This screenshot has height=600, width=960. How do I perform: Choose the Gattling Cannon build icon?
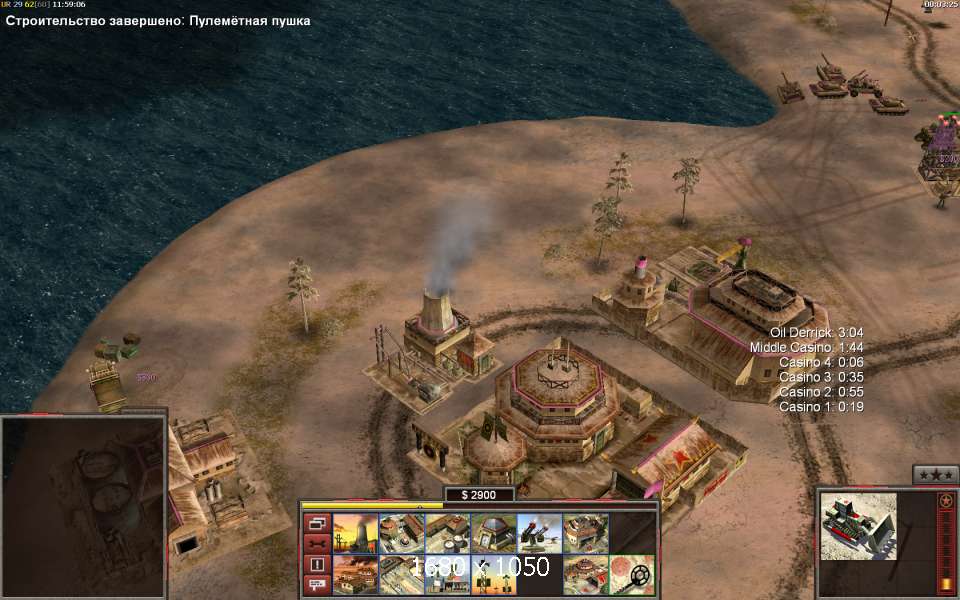[x=539, y=533]
